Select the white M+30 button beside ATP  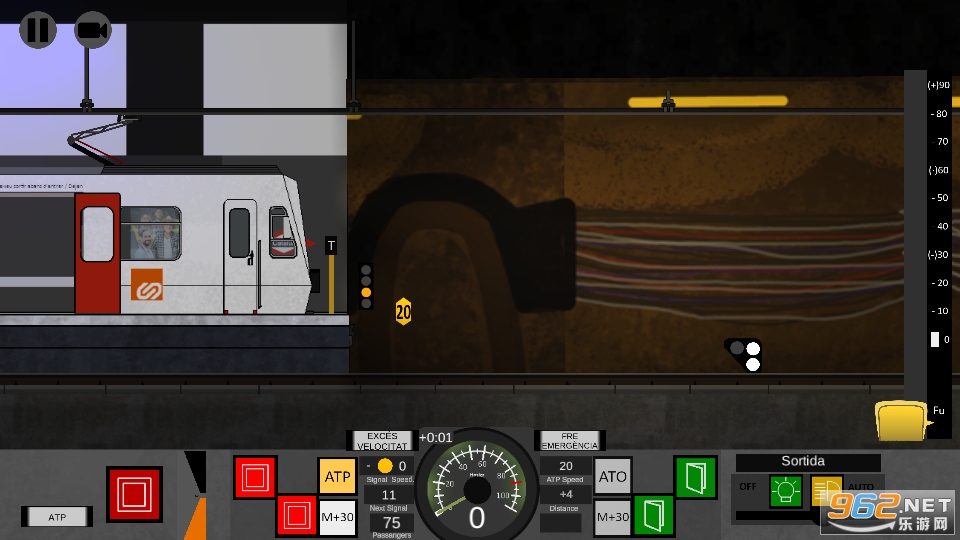point(338,517)
